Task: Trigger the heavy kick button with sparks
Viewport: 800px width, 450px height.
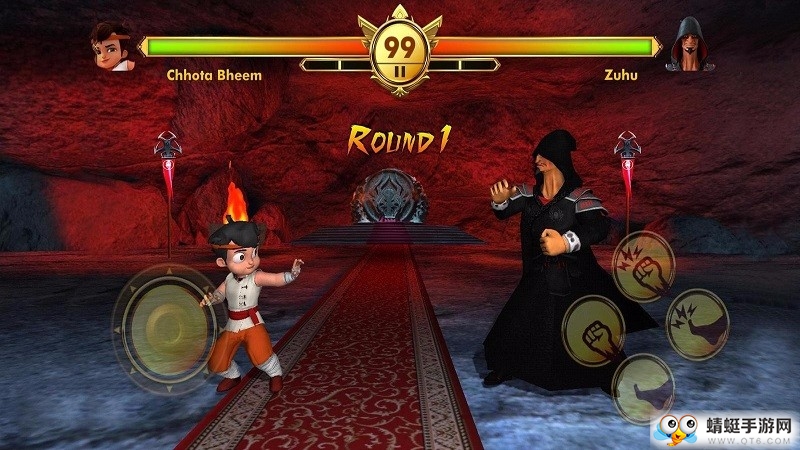Action: point(697,324)
